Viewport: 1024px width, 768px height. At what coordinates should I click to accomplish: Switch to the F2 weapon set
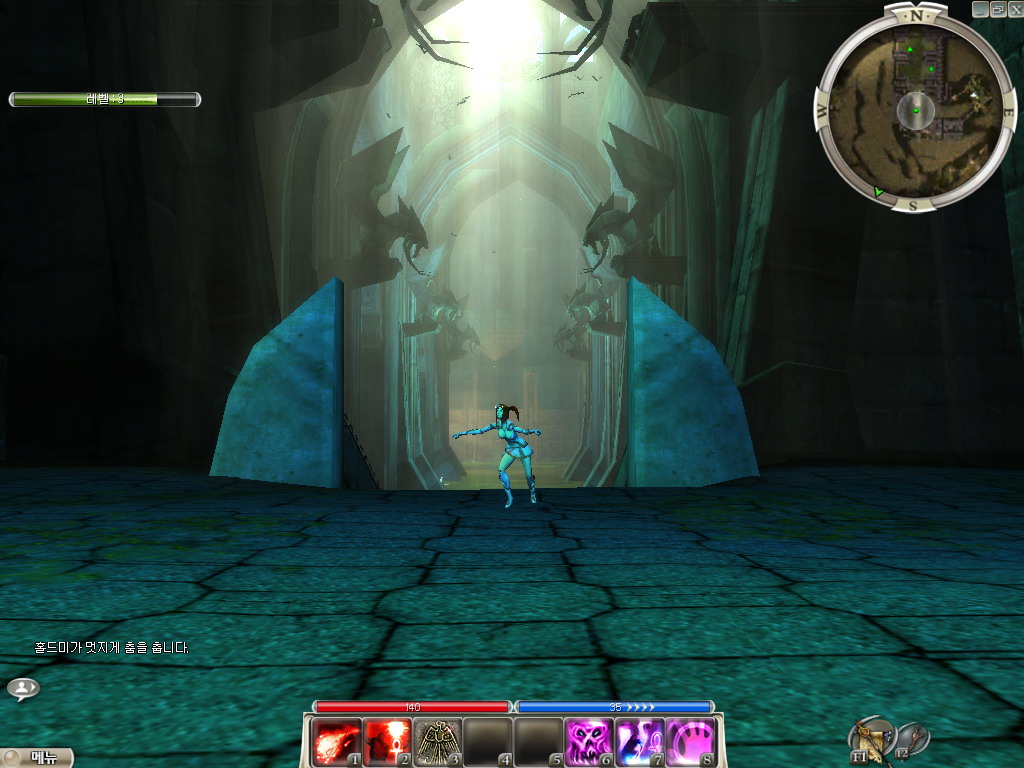911,739
